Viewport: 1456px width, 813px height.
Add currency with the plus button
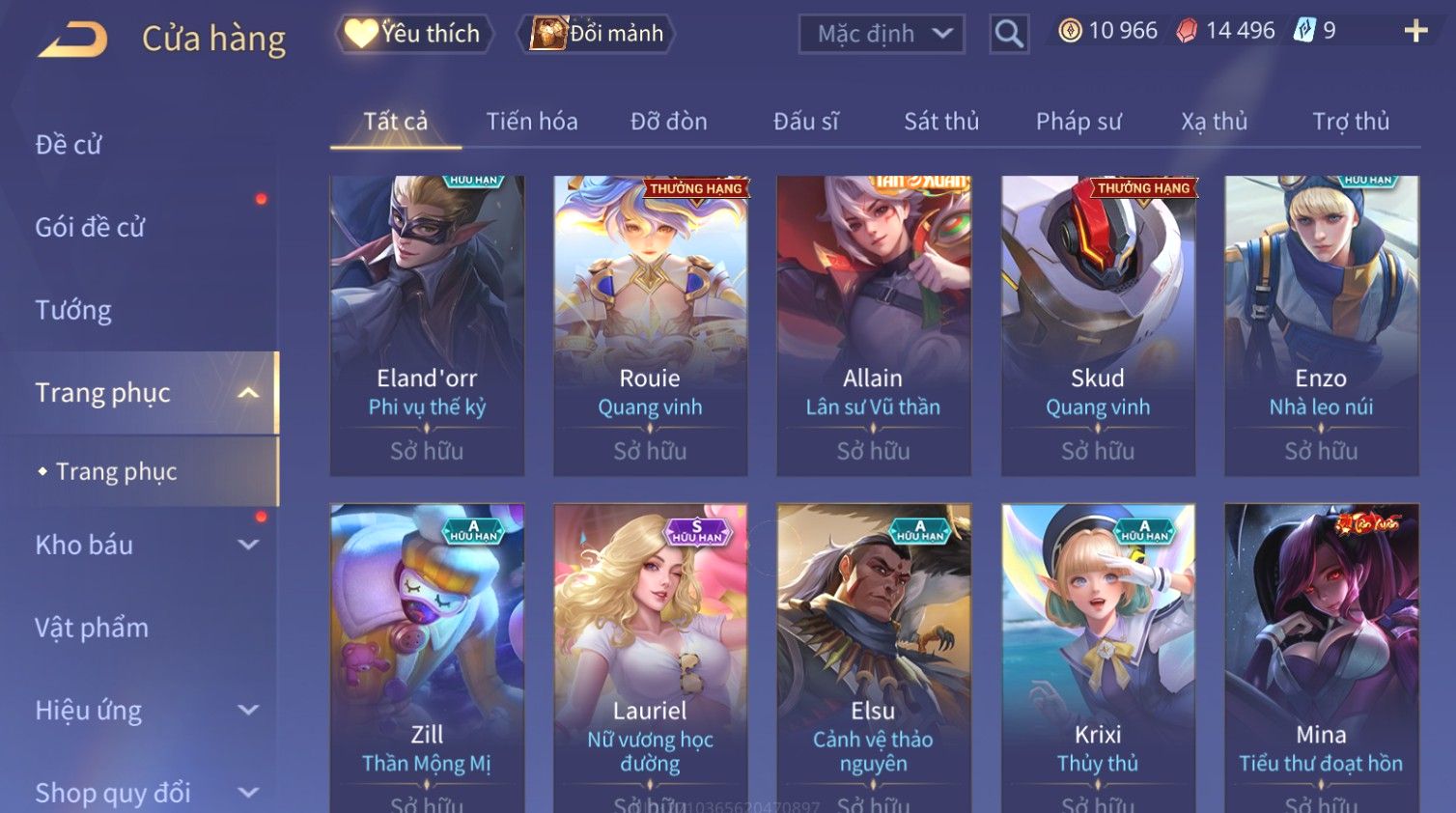tap(1415, 32)
